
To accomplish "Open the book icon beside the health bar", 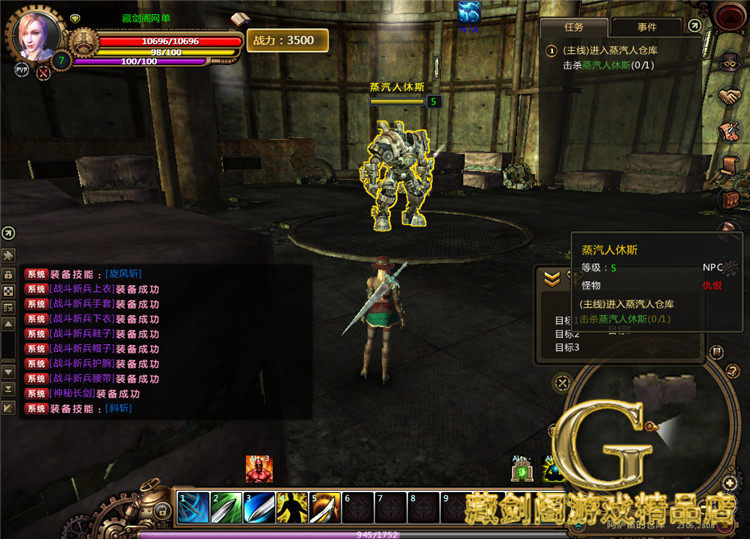I will (x=239, y=20).
